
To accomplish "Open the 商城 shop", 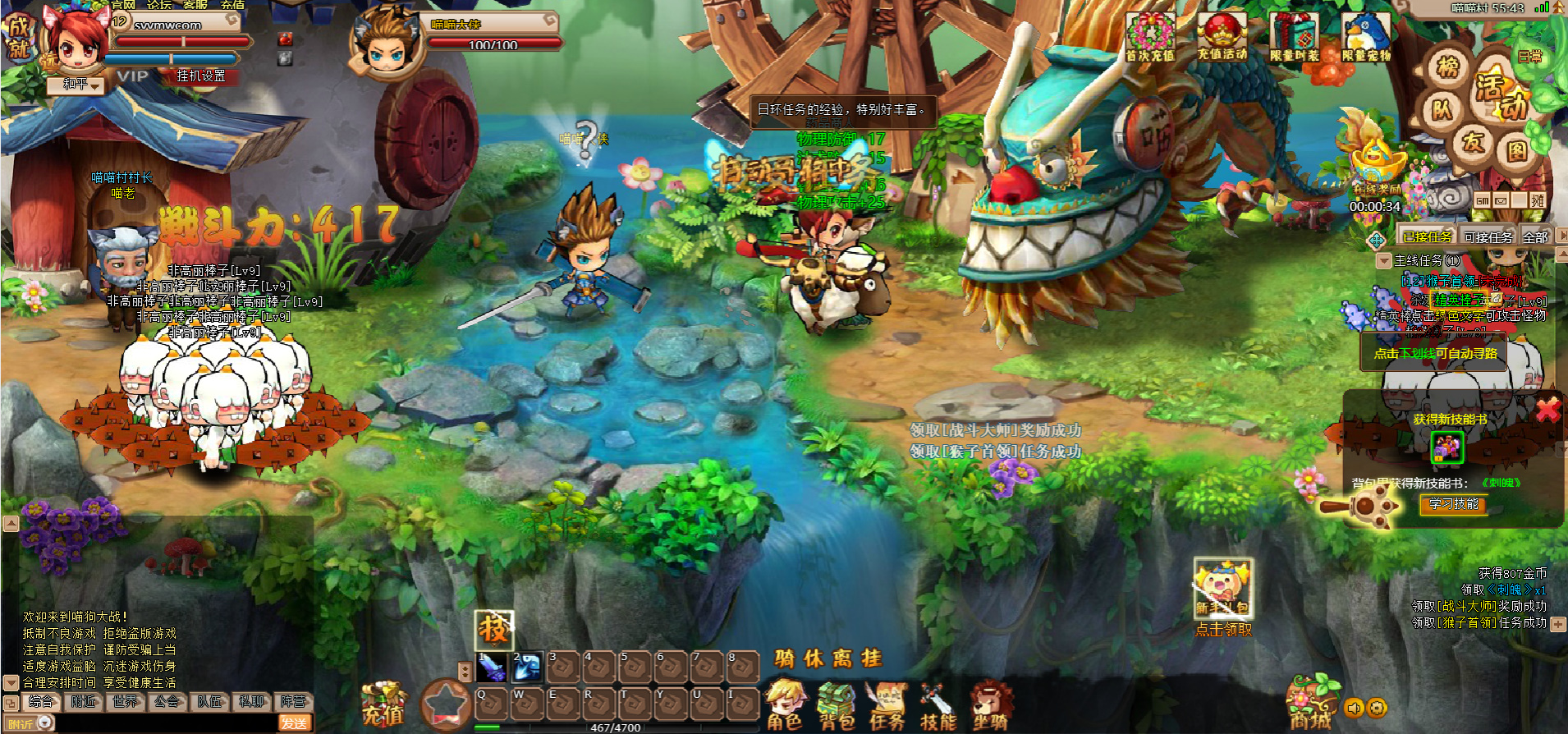I will [x=1311, y=706].
